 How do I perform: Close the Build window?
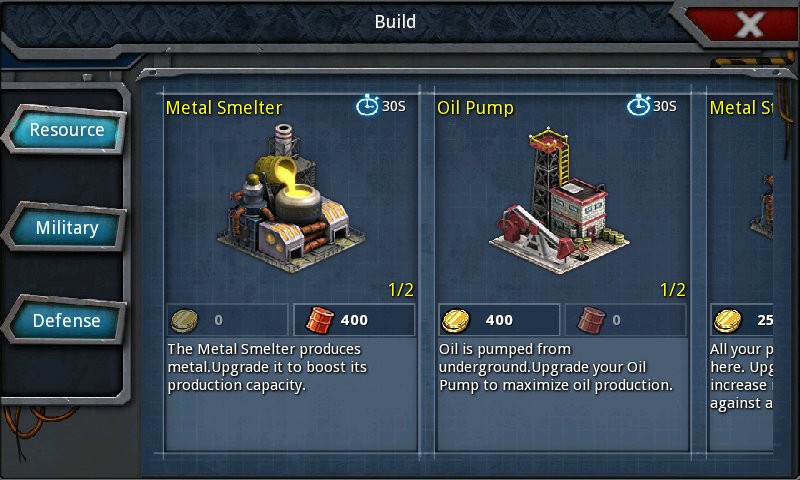pyautogui.click(x=749, y=24)
